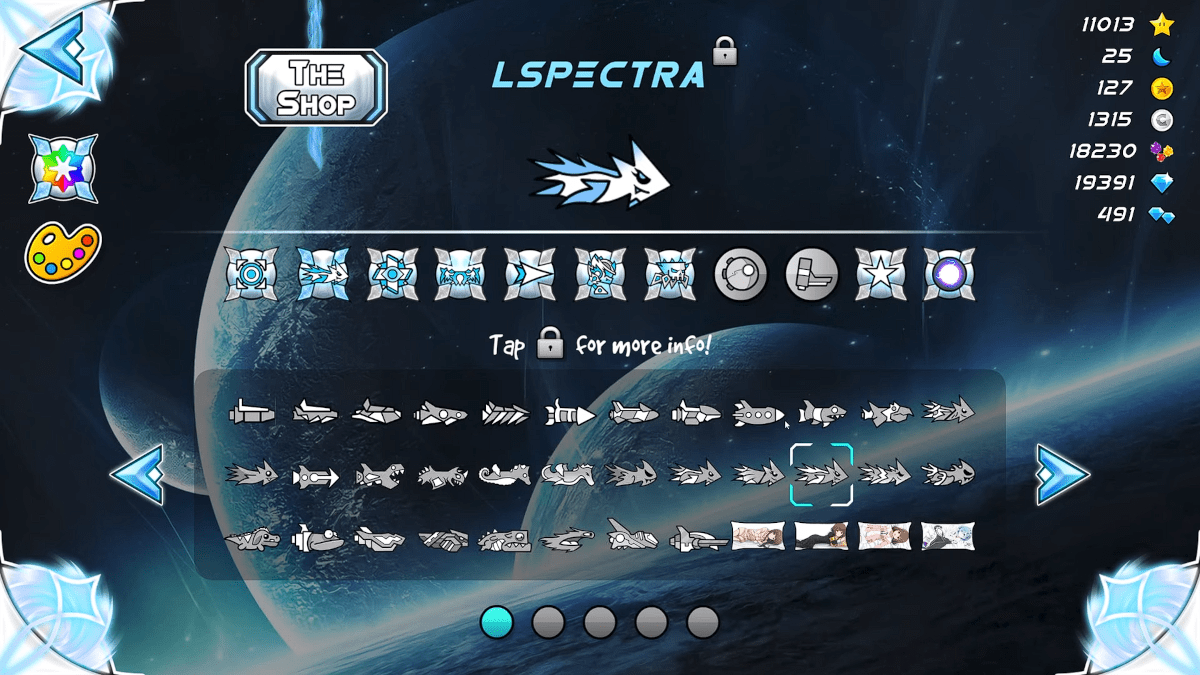
Task: Go to the previous page of ships
Action: 136,474
